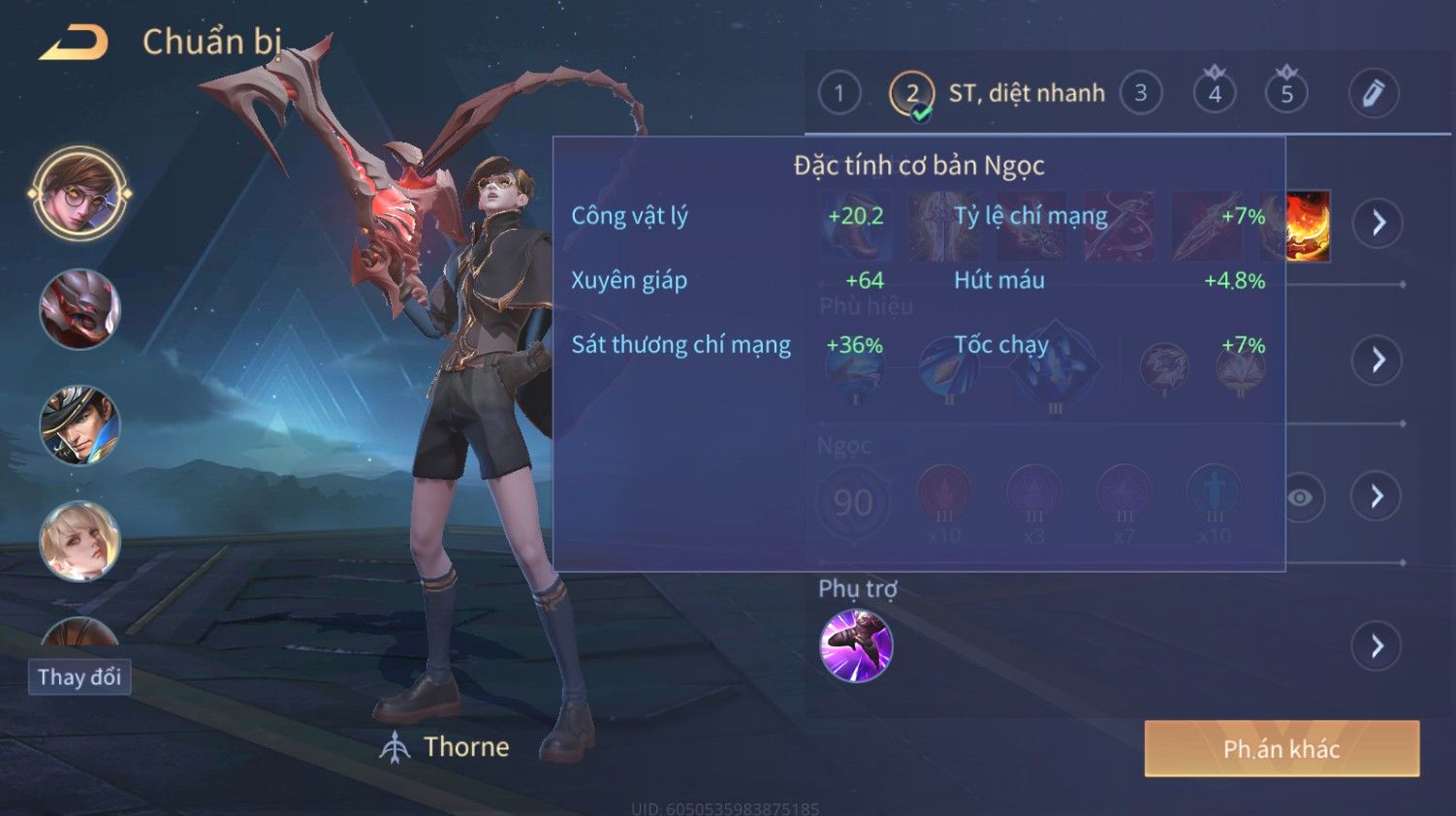Choose locked preset slot 5
The width and height of the screenshot is (1456, 816).
pyautogui.click(x=1286, y=93)
